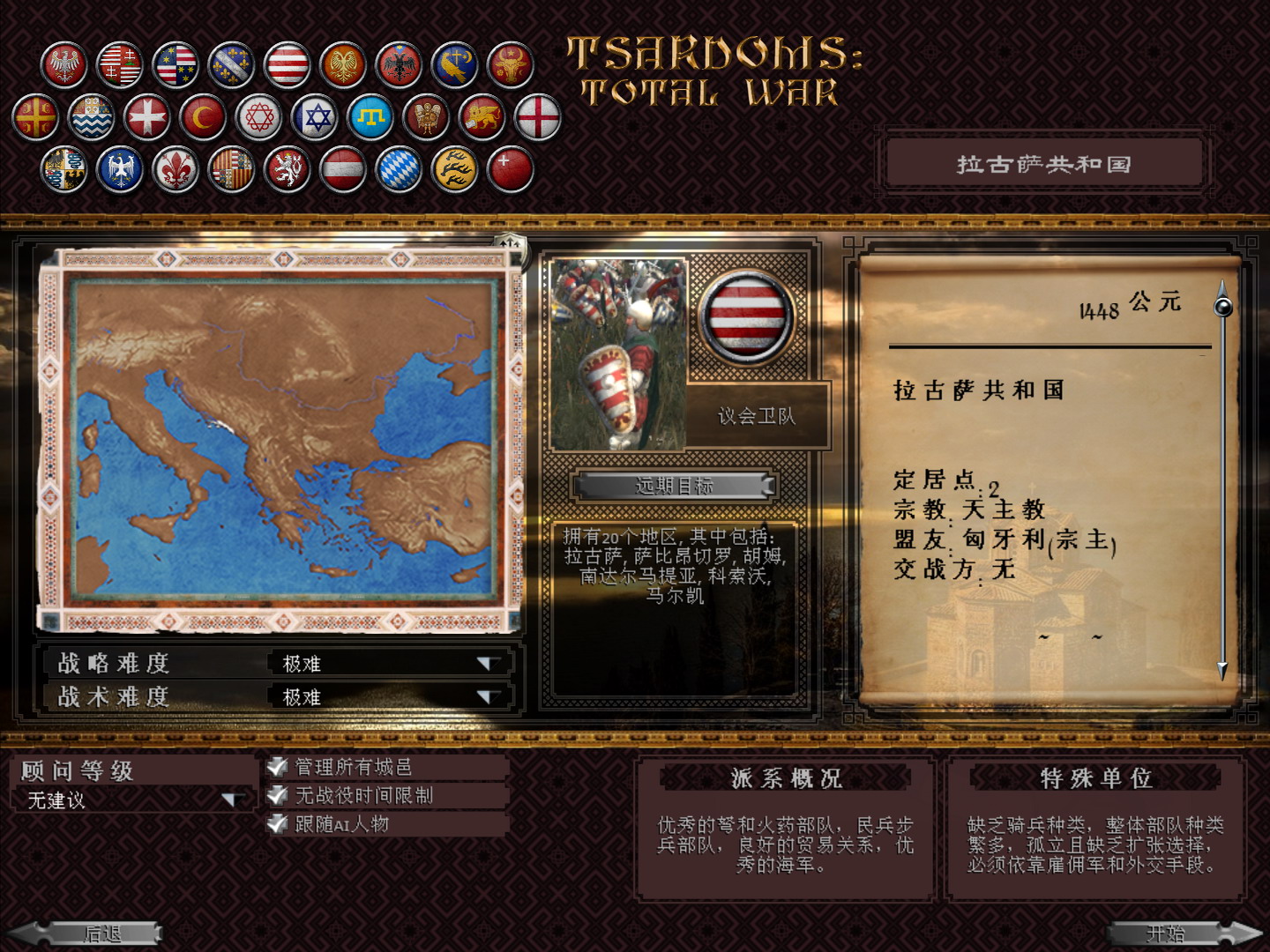The height and width of the screenshot is (952, 1270).
Task: Open the 战术难度 difficulty dropdown
Action: point(486,696)
